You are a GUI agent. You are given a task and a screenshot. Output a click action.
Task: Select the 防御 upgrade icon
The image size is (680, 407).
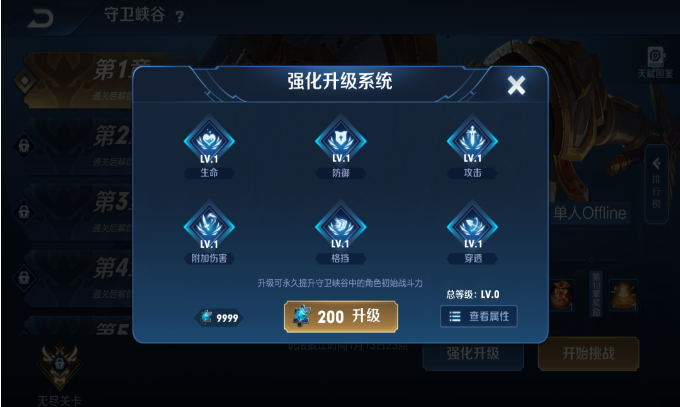click(340, 142)
